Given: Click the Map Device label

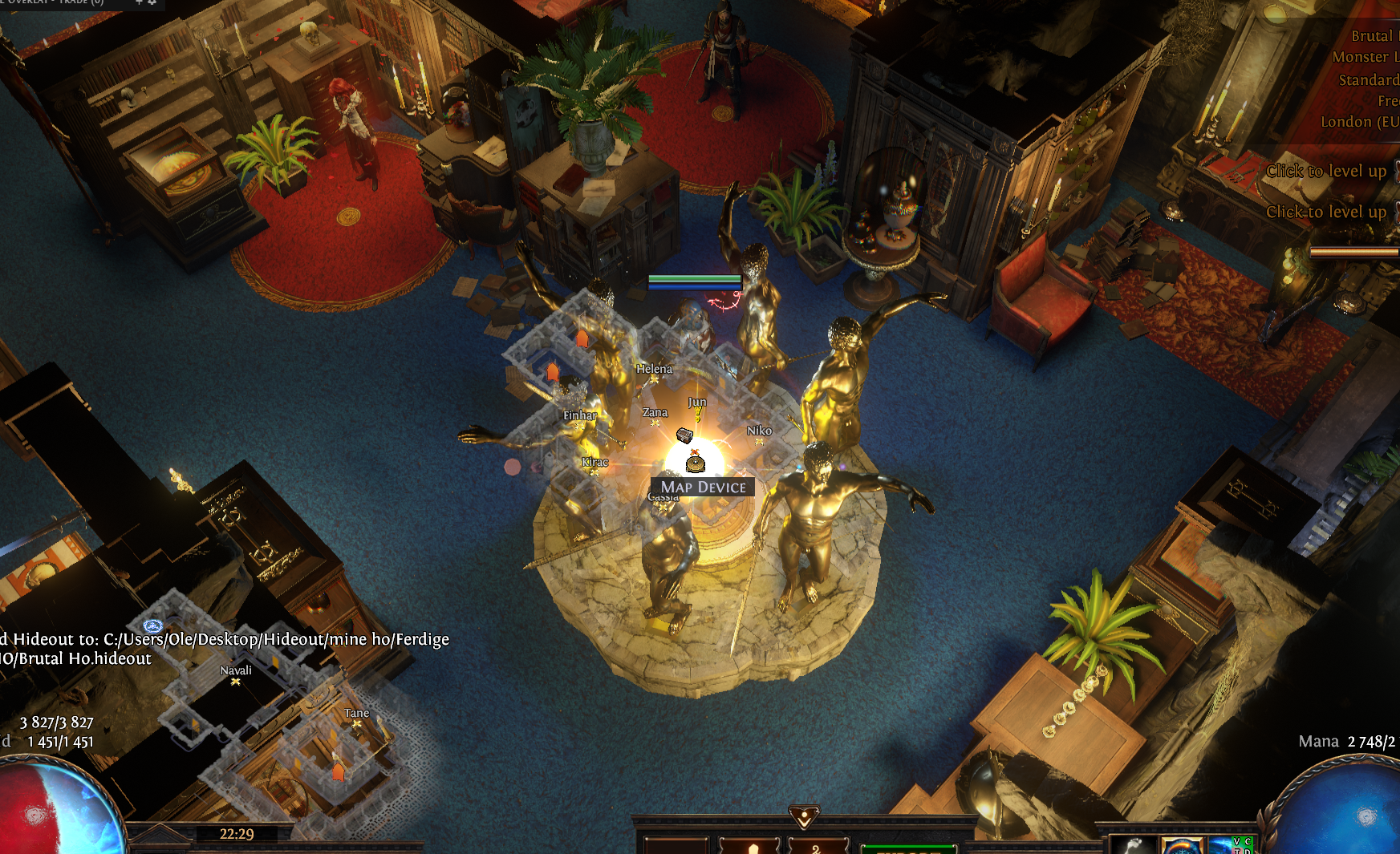Looking at the screenshot, I should pyautogui.click(x=703, y=487).
